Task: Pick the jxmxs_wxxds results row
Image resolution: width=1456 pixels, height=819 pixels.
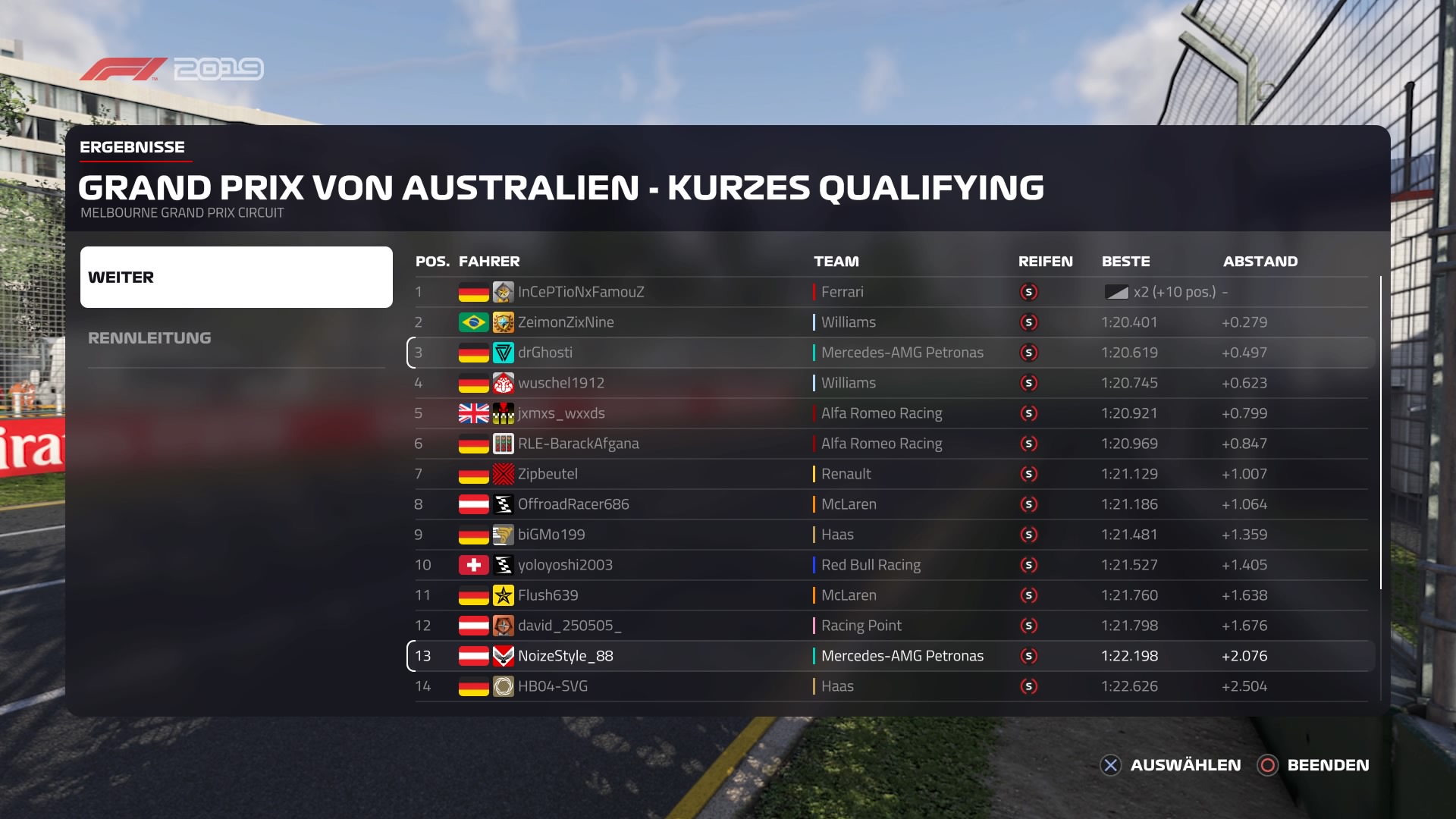Action: [x=891, y=413]
